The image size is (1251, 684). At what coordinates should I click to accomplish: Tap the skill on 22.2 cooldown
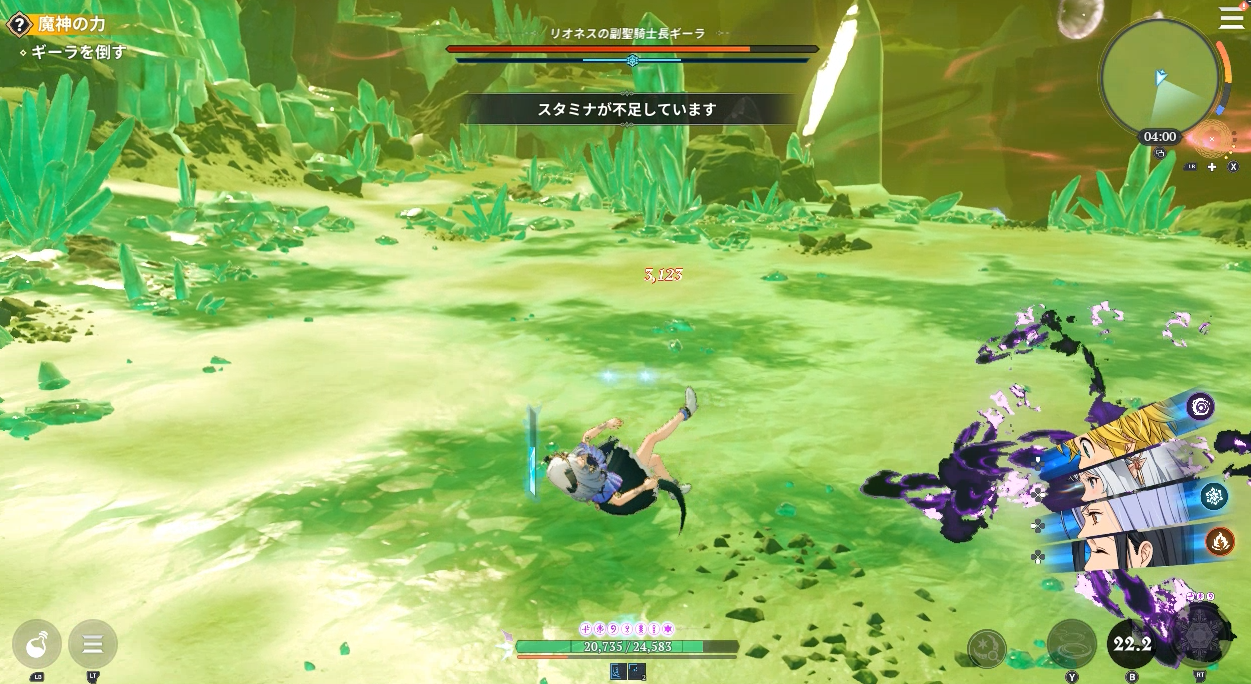tap(1132, 644)
